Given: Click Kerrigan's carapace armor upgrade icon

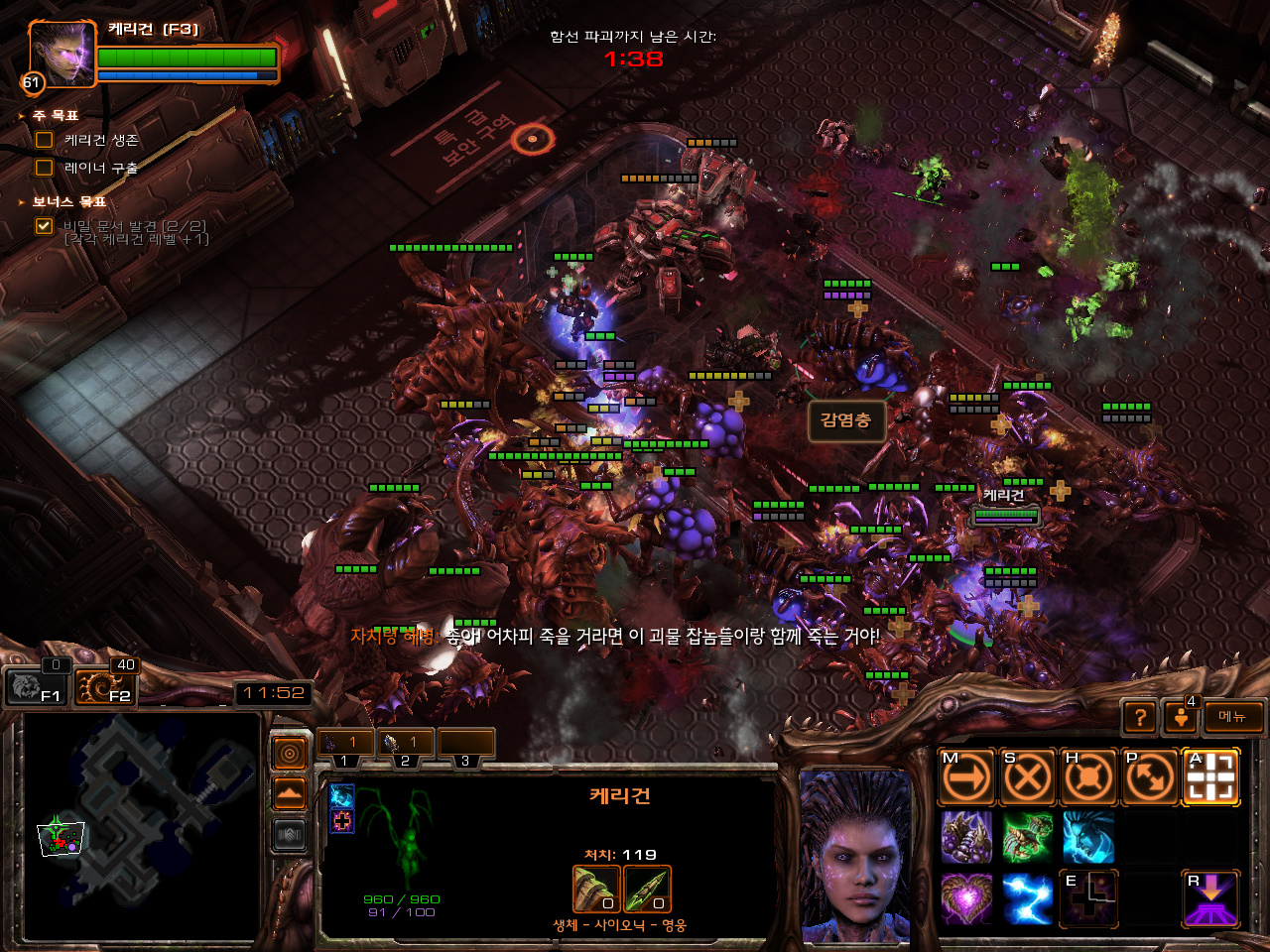Looking at the screenshot, I should click(596, 889).
